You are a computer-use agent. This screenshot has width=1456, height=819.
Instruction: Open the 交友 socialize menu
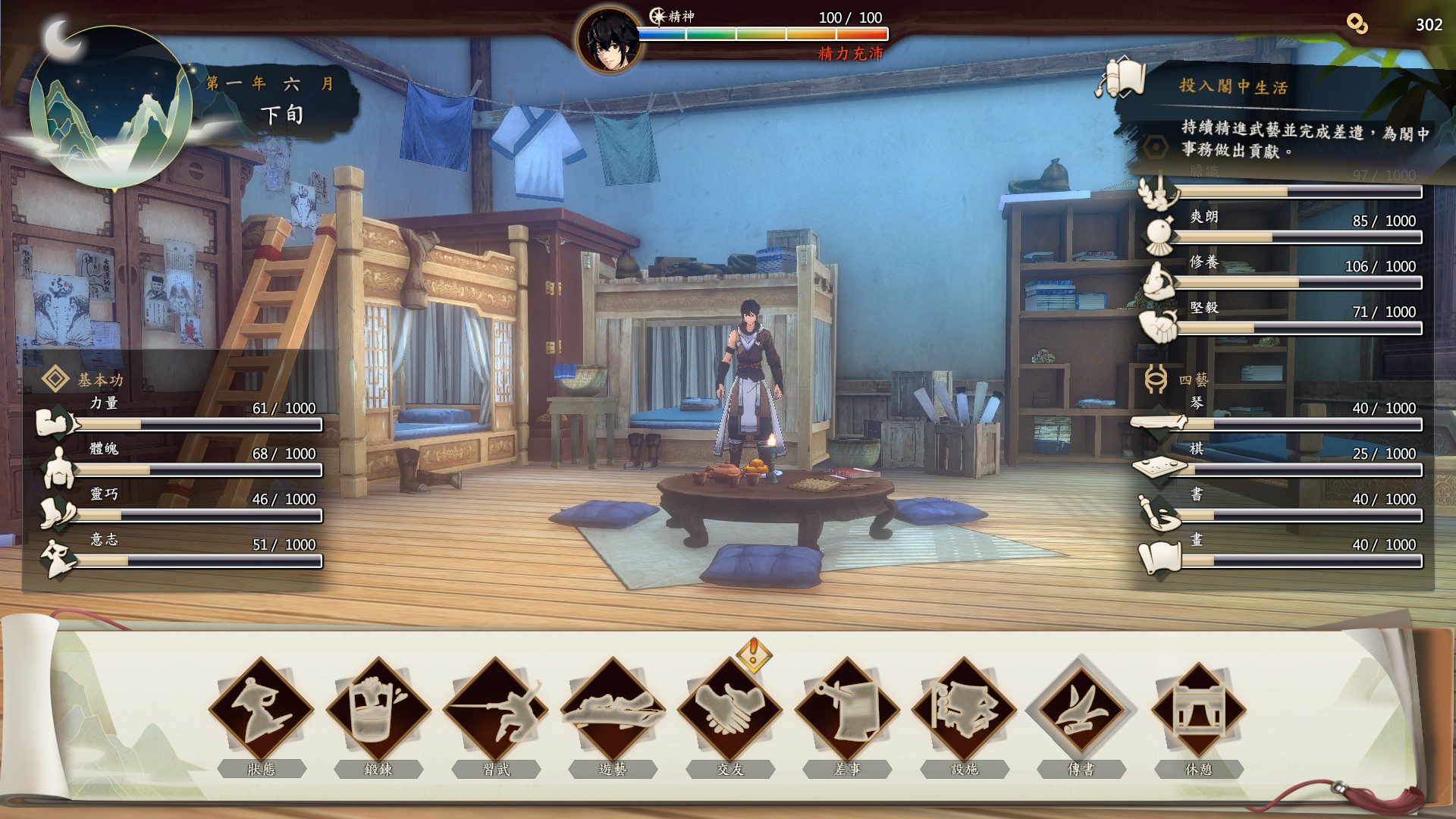point(730,711)
